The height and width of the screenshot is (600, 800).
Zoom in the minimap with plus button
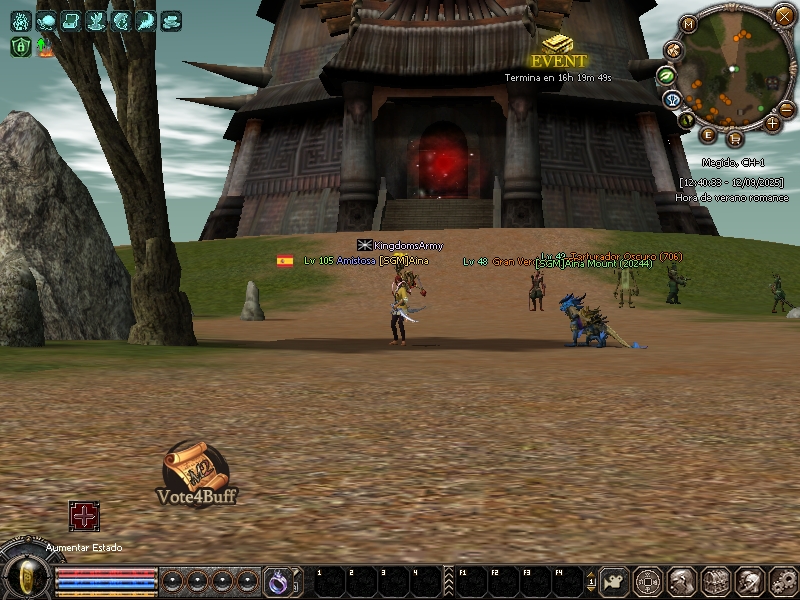tap(772, 124)
